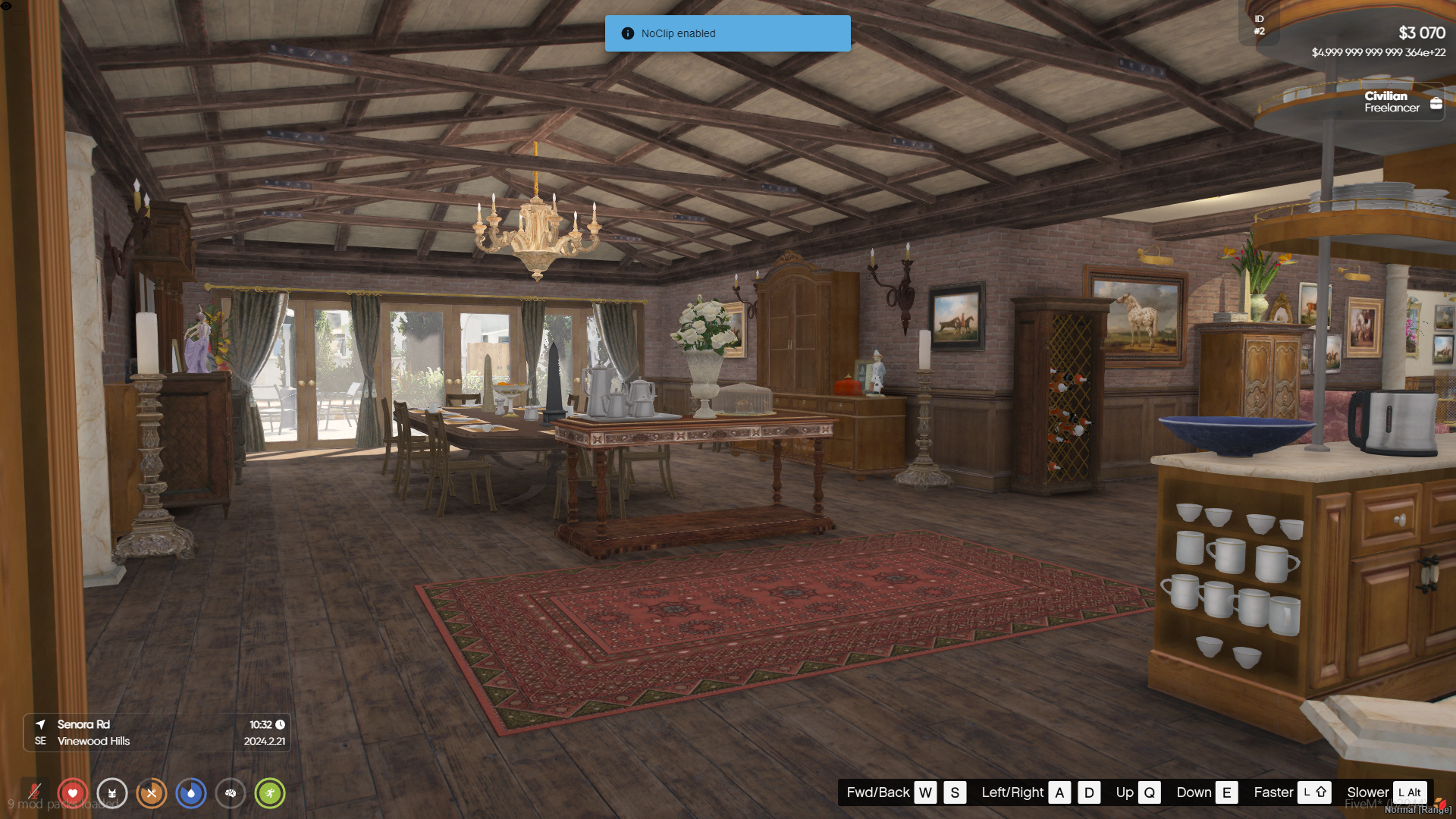Open the Senora Rd location panel
The width and height of the screenshot is (1456, 819).
157,733
